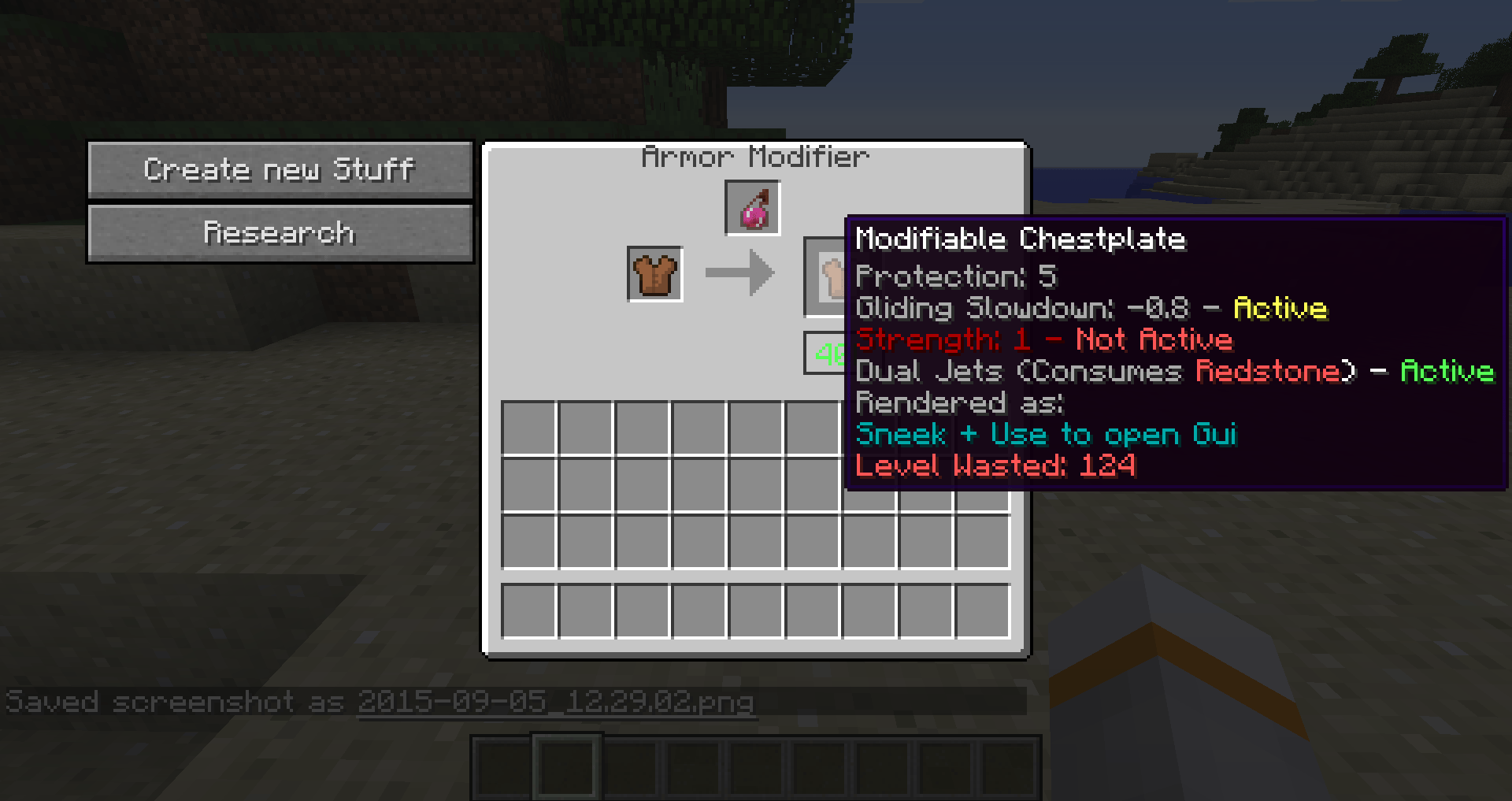Viewport: 1512px width, 801px height.
Task: Click an empty inventory grid slot
Action: click(x=529, y=428)
